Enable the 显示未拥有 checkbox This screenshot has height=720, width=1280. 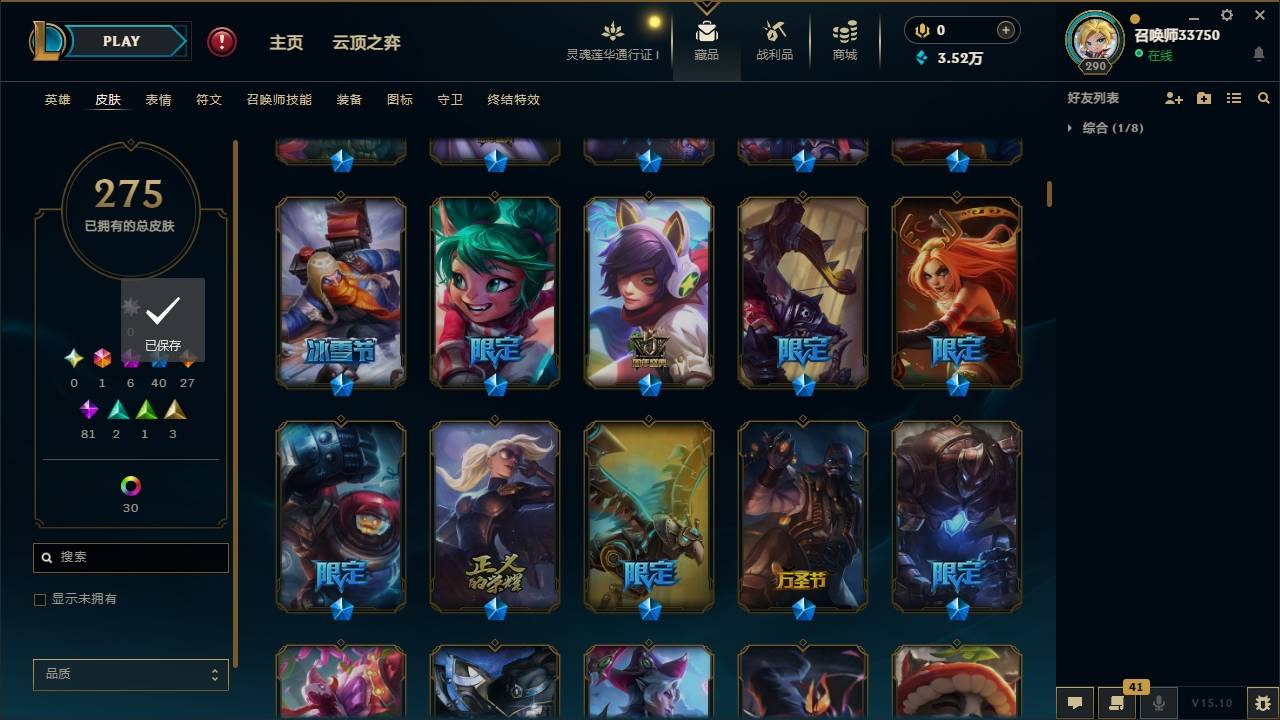40,599
